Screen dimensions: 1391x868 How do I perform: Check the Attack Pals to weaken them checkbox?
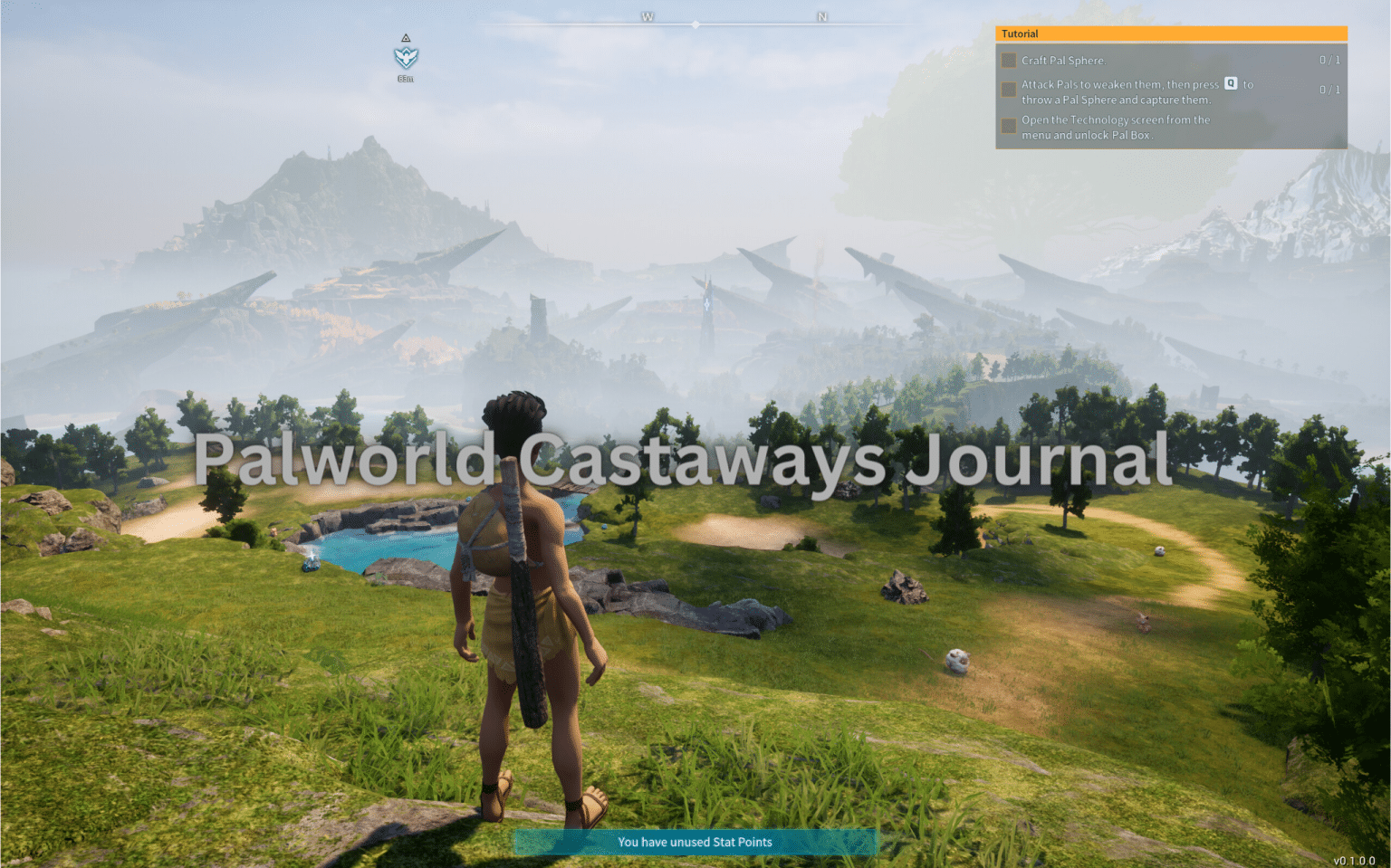pos(1008,89)
